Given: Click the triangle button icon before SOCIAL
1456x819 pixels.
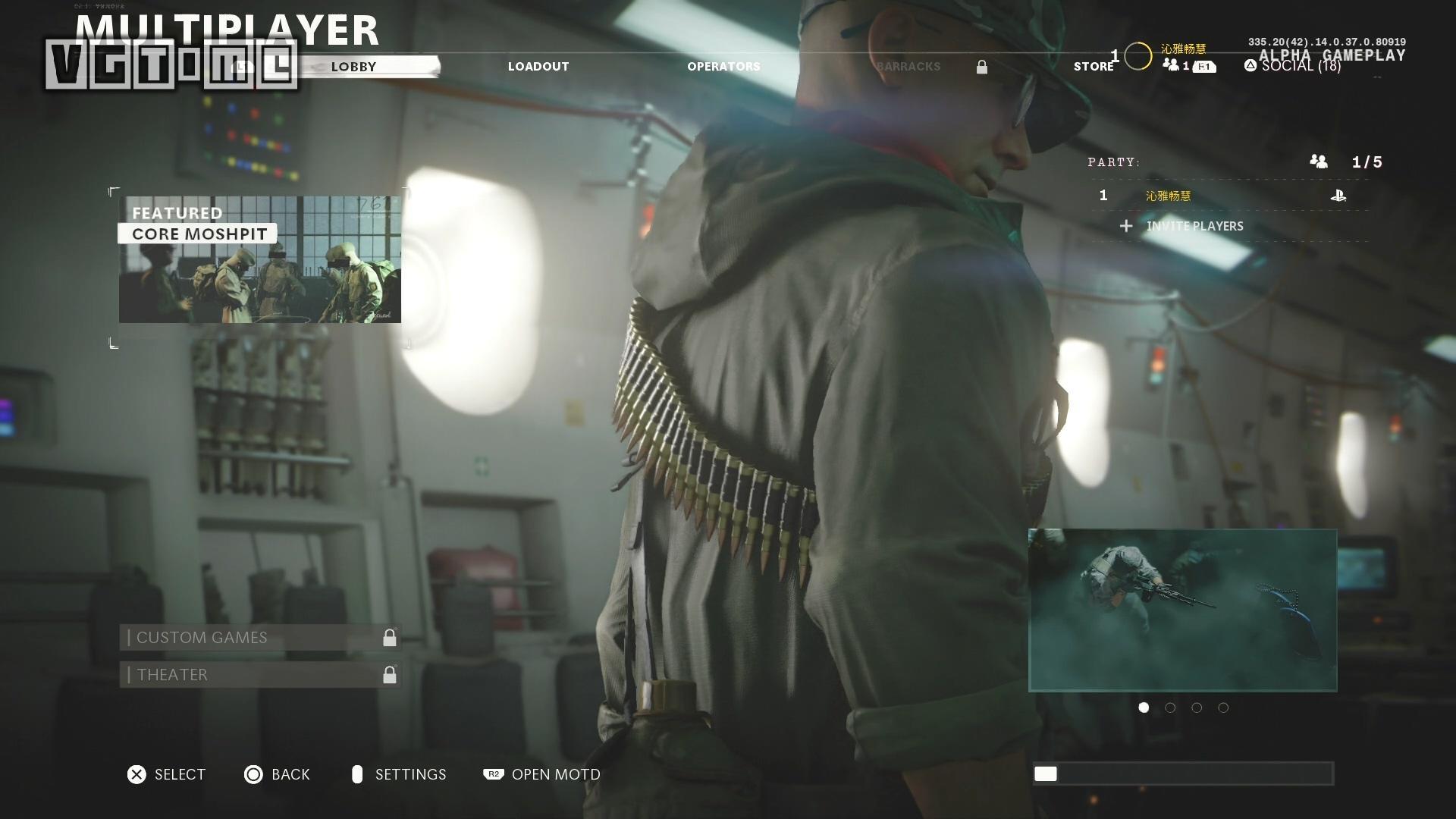Looking at the screenshot, I should [x=1250, y=65].
